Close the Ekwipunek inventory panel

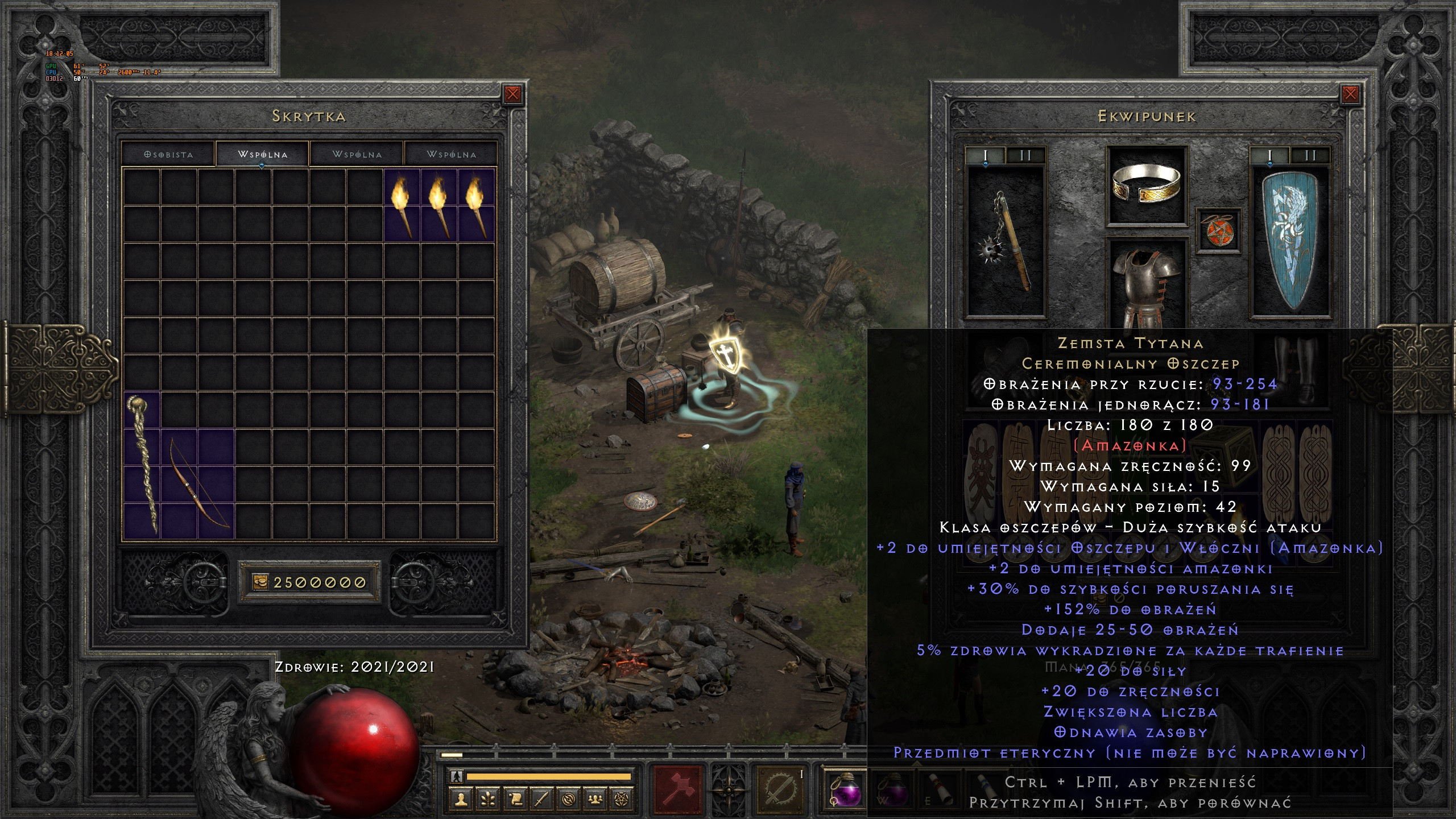pyautogui.click(x=1350, y=94)
